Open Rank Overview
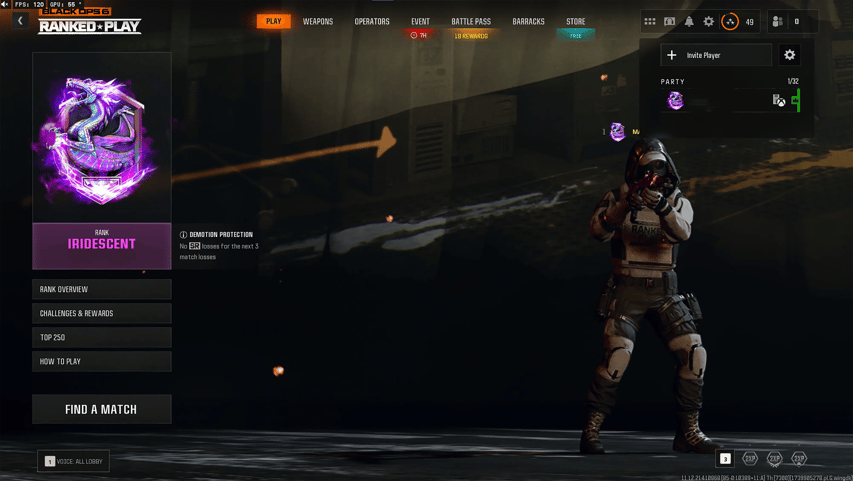 [101, 289]
